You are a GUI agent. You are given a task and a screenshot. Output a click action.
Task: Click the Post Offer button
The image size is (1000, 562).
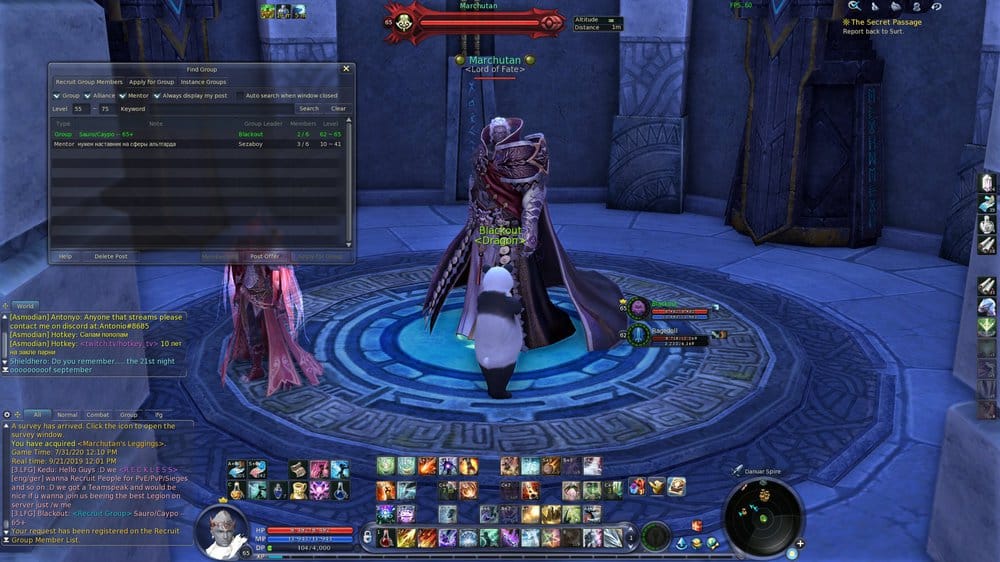(264, 256)
